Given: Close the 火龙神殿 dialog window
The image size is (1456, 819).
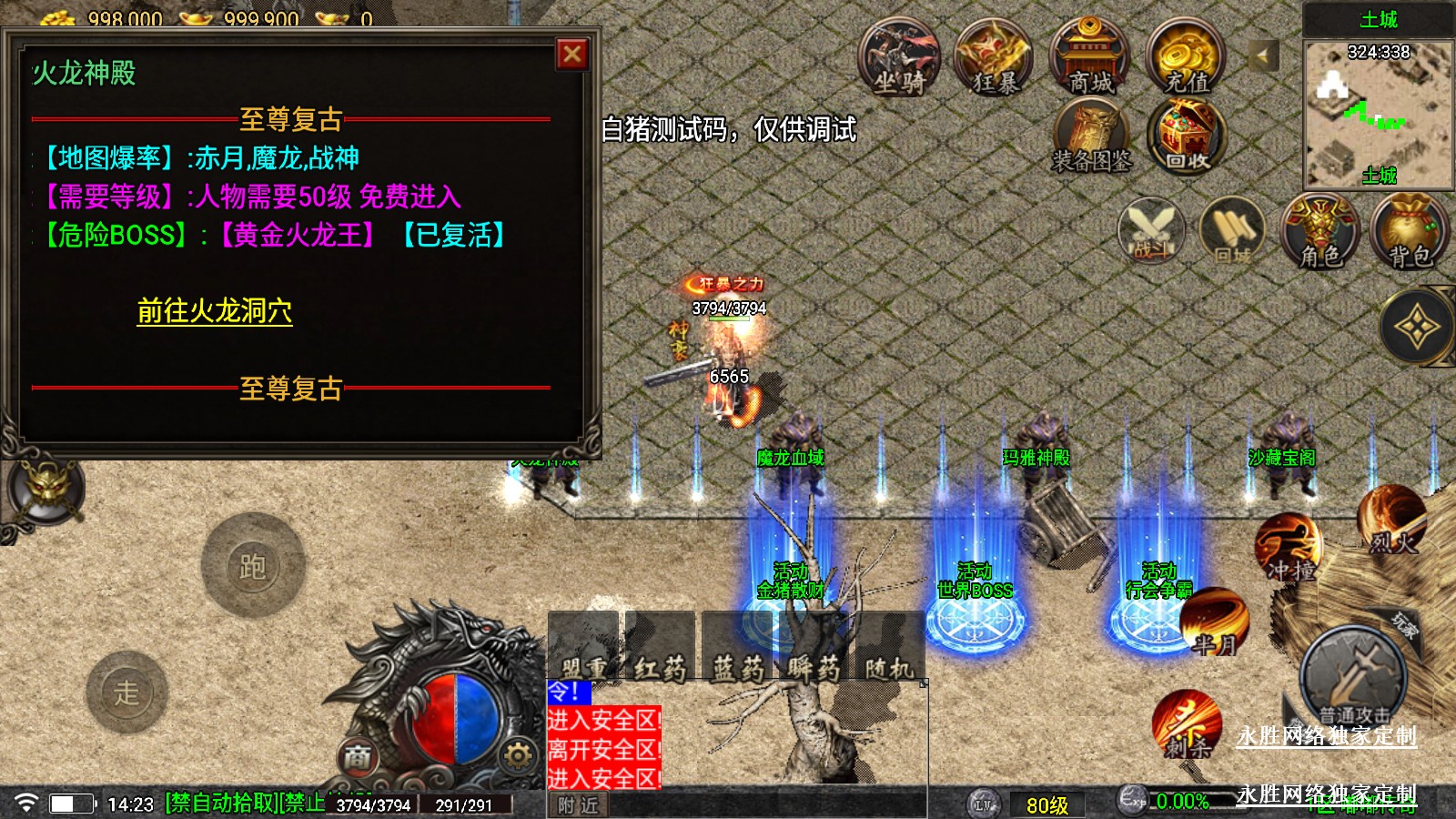Looking at the screenshot, I should click(x=572, y=55).
